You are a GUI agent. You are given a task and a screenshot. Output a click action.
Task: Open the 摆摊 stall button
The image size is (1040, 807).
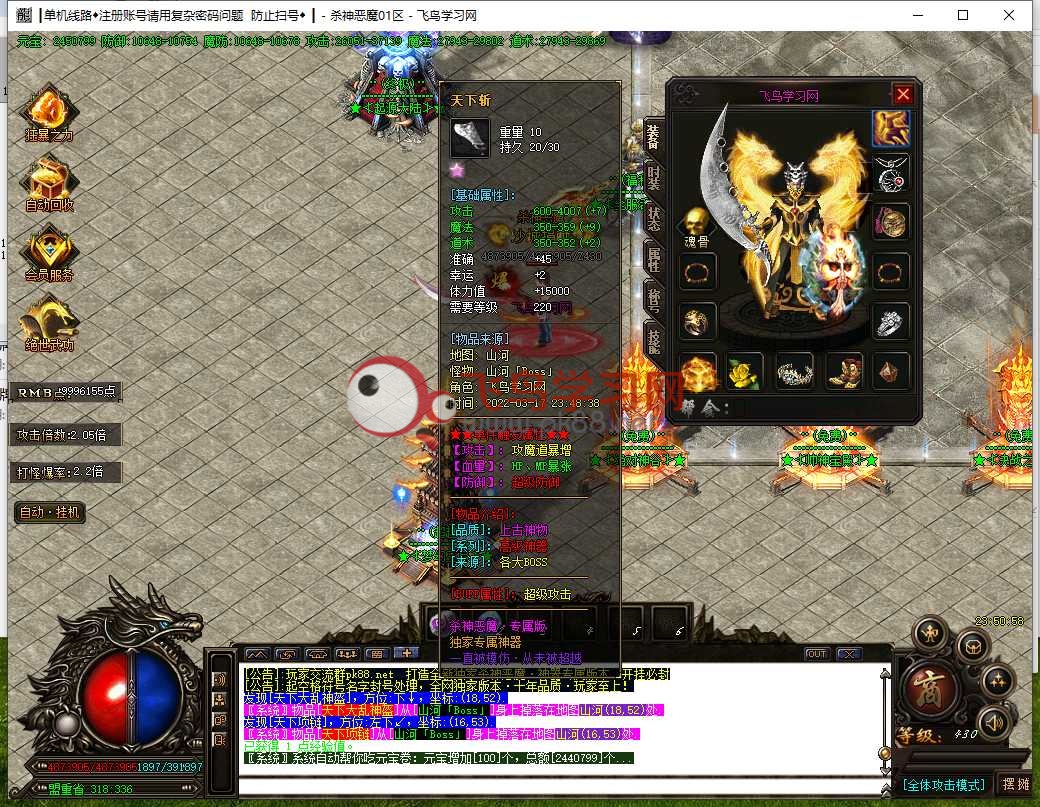[x=1014, y=784]
